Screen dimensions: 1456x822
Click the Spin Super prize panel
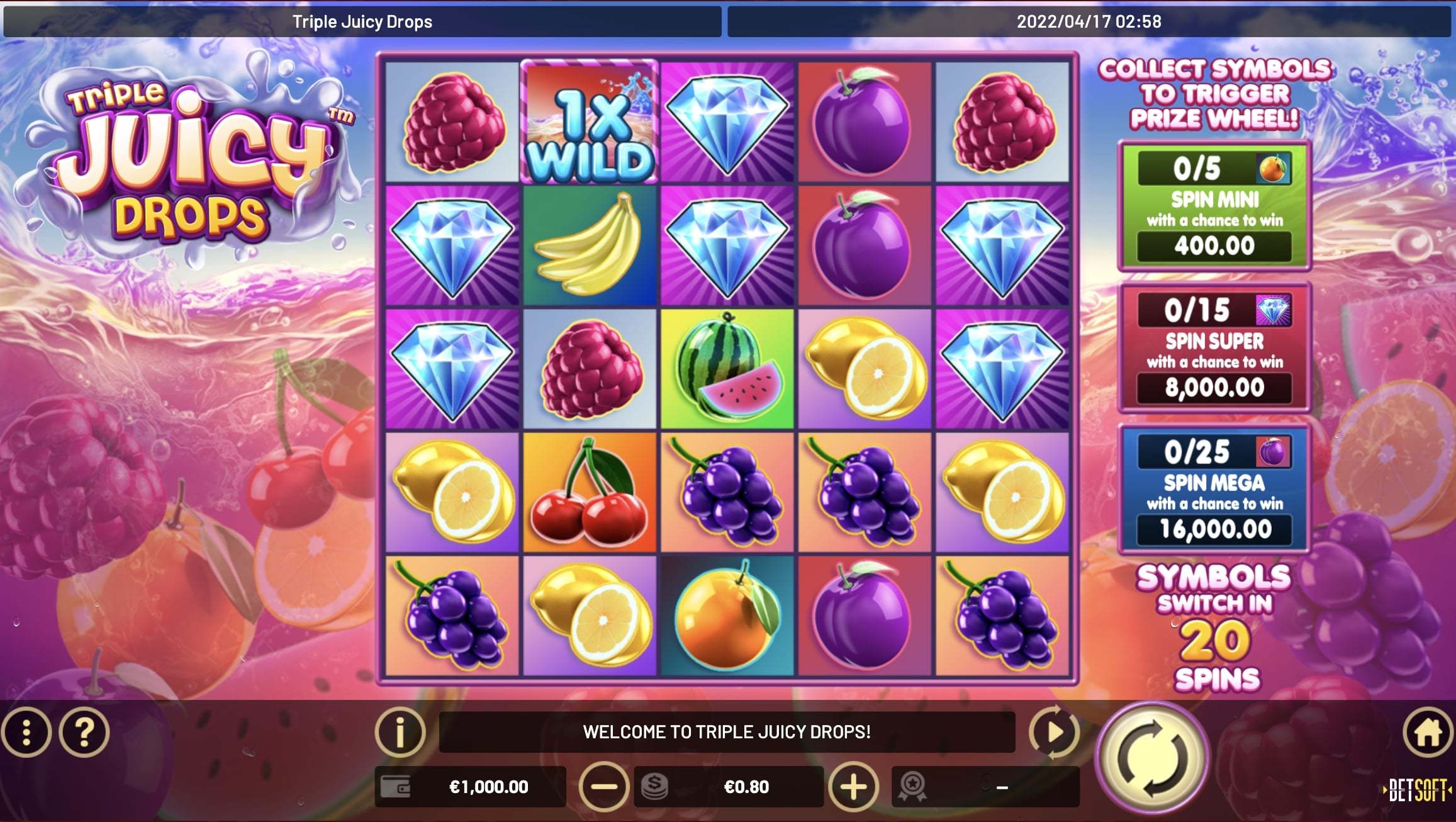[x=1214, y=348]
